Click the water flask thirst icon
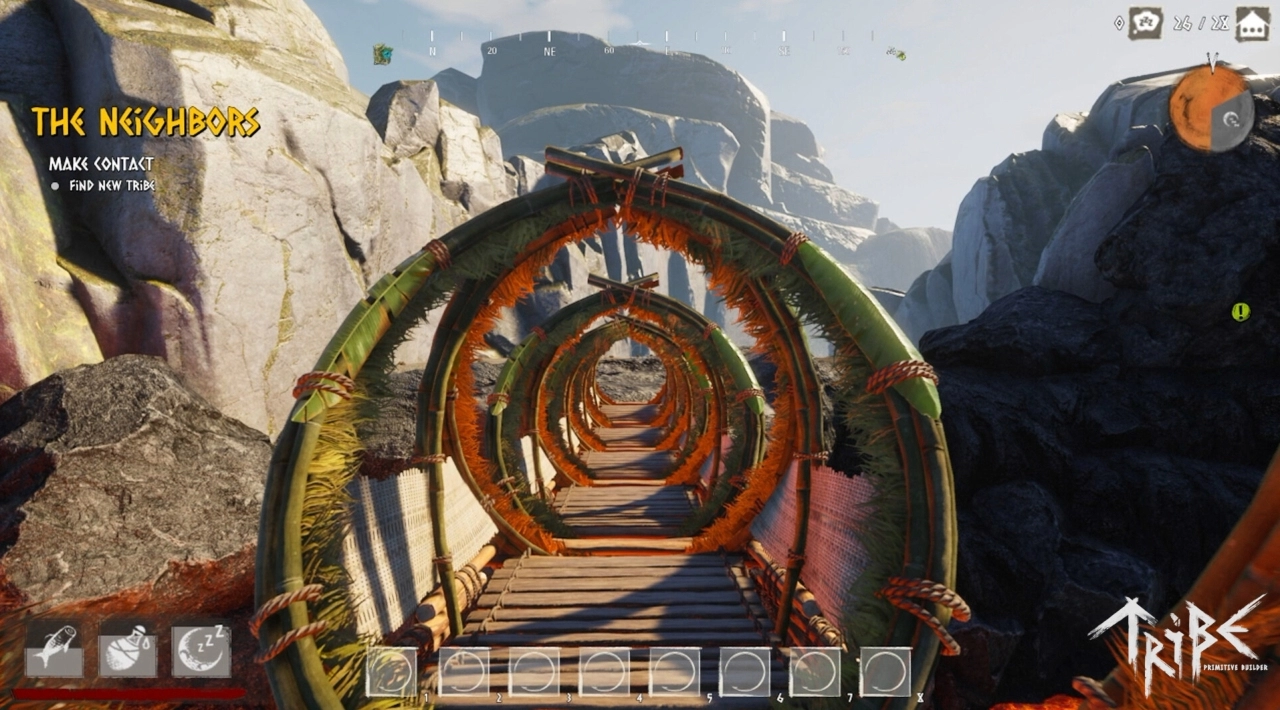The image size is (1280, 710). (x=127, y=651)
